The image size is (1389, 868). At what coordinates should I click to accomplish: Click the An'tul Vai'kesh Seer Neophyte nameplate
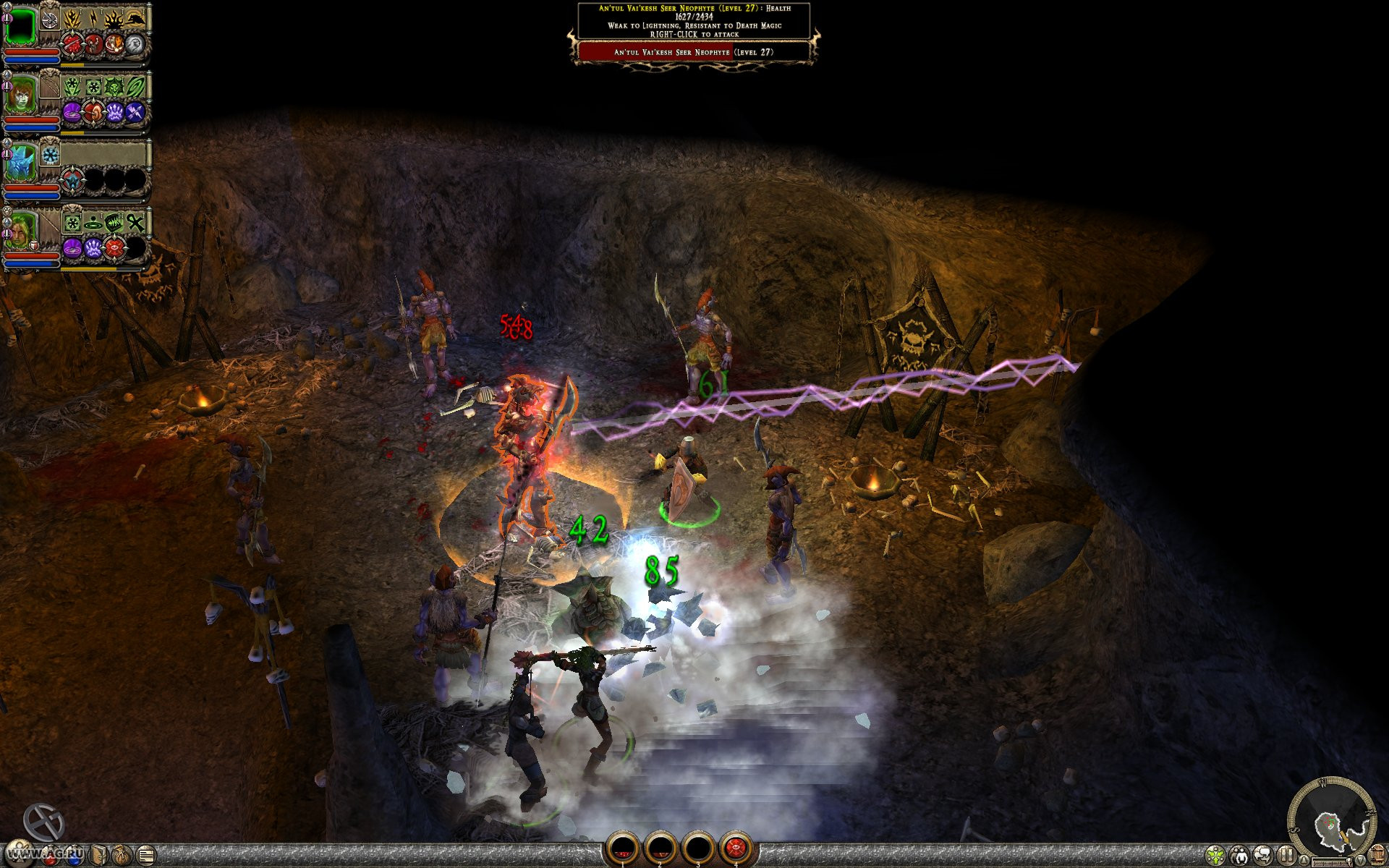[693, 51]
